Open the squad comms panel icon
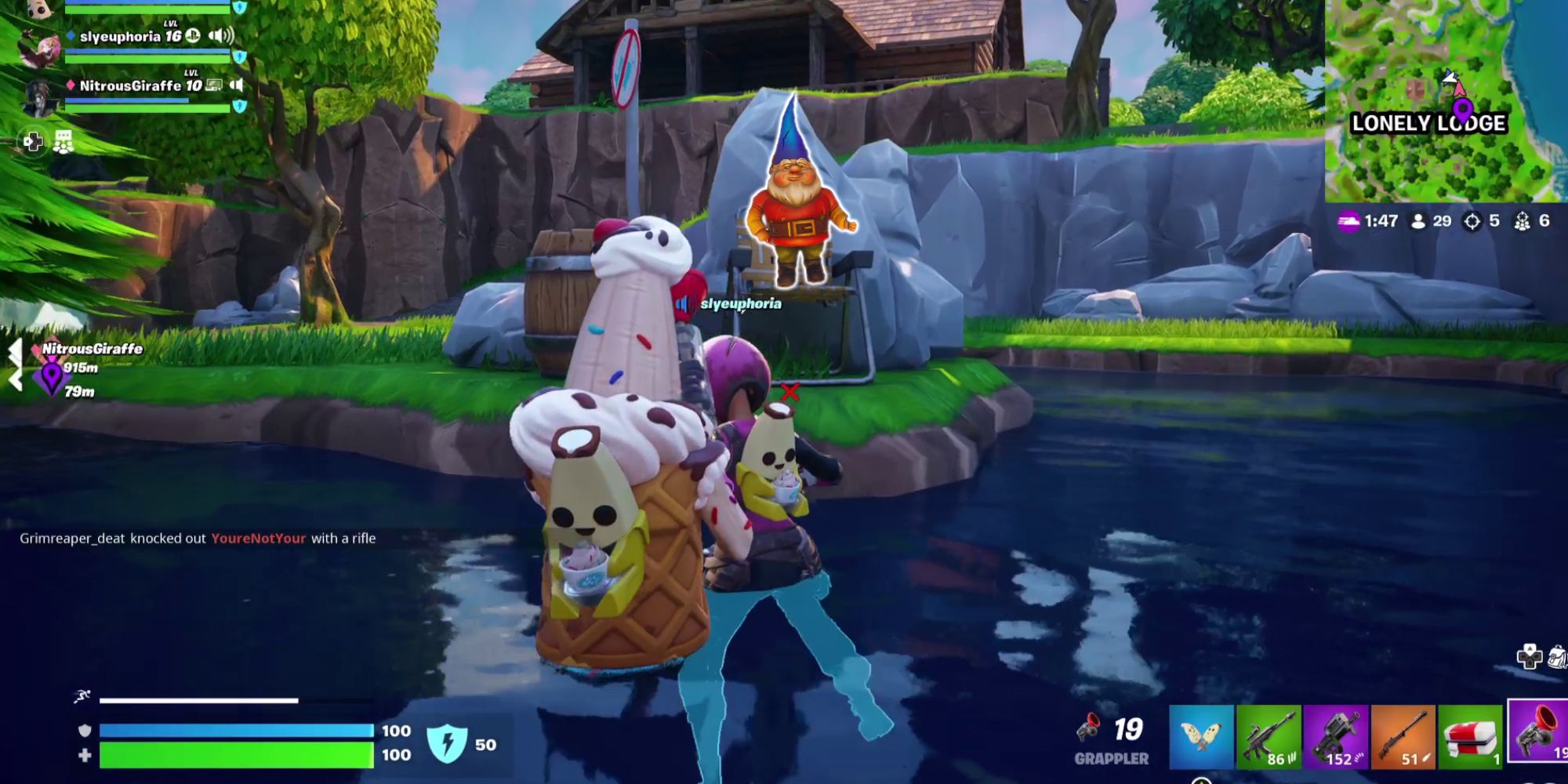This screenshot has height=784, width=1568. point(64,142)
